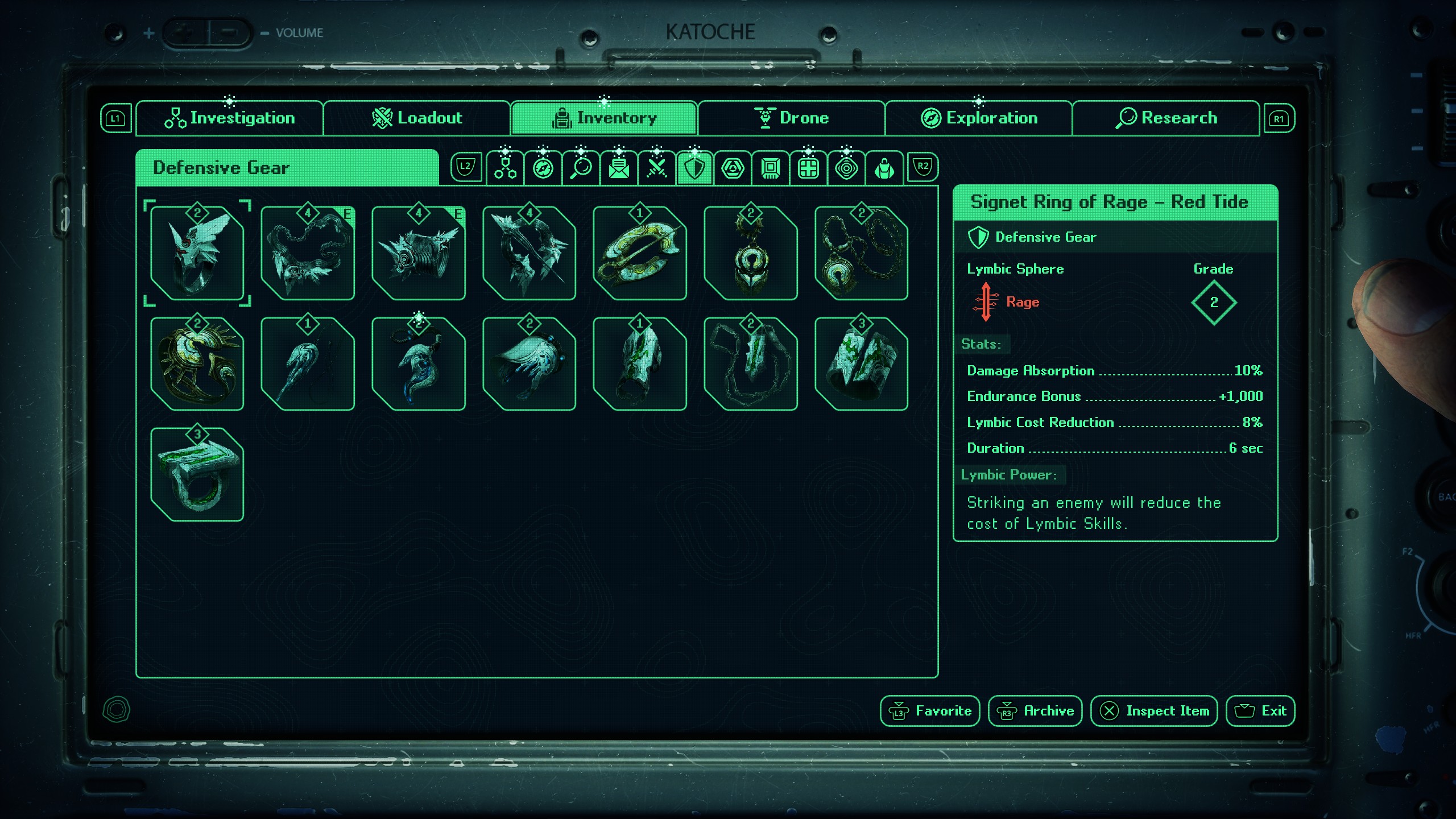The image size is (1456, 819).
Task: Open the backpack category filter
Action: 884,168
